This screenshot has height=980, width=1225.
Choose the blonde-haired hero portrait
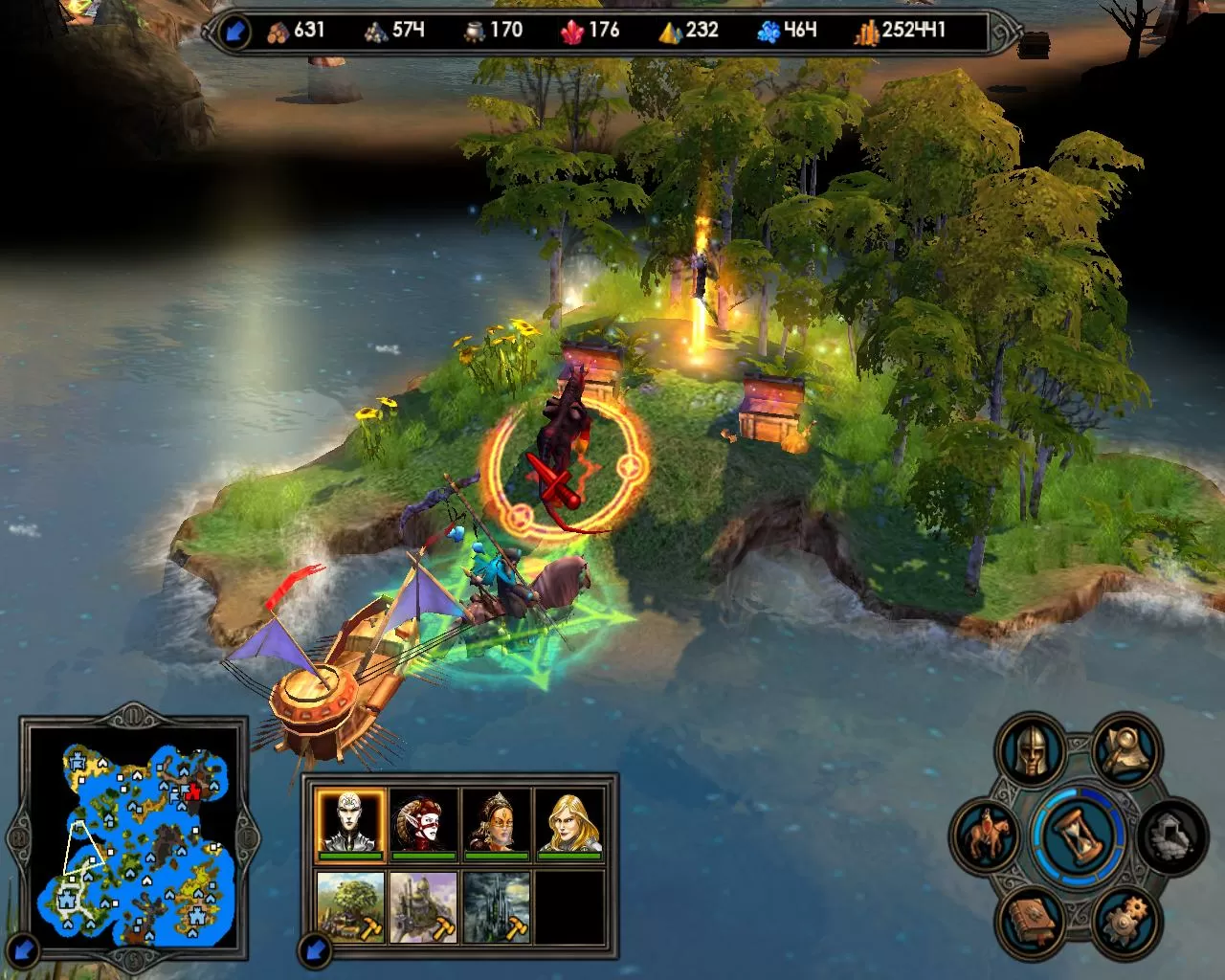click(569, 822)
